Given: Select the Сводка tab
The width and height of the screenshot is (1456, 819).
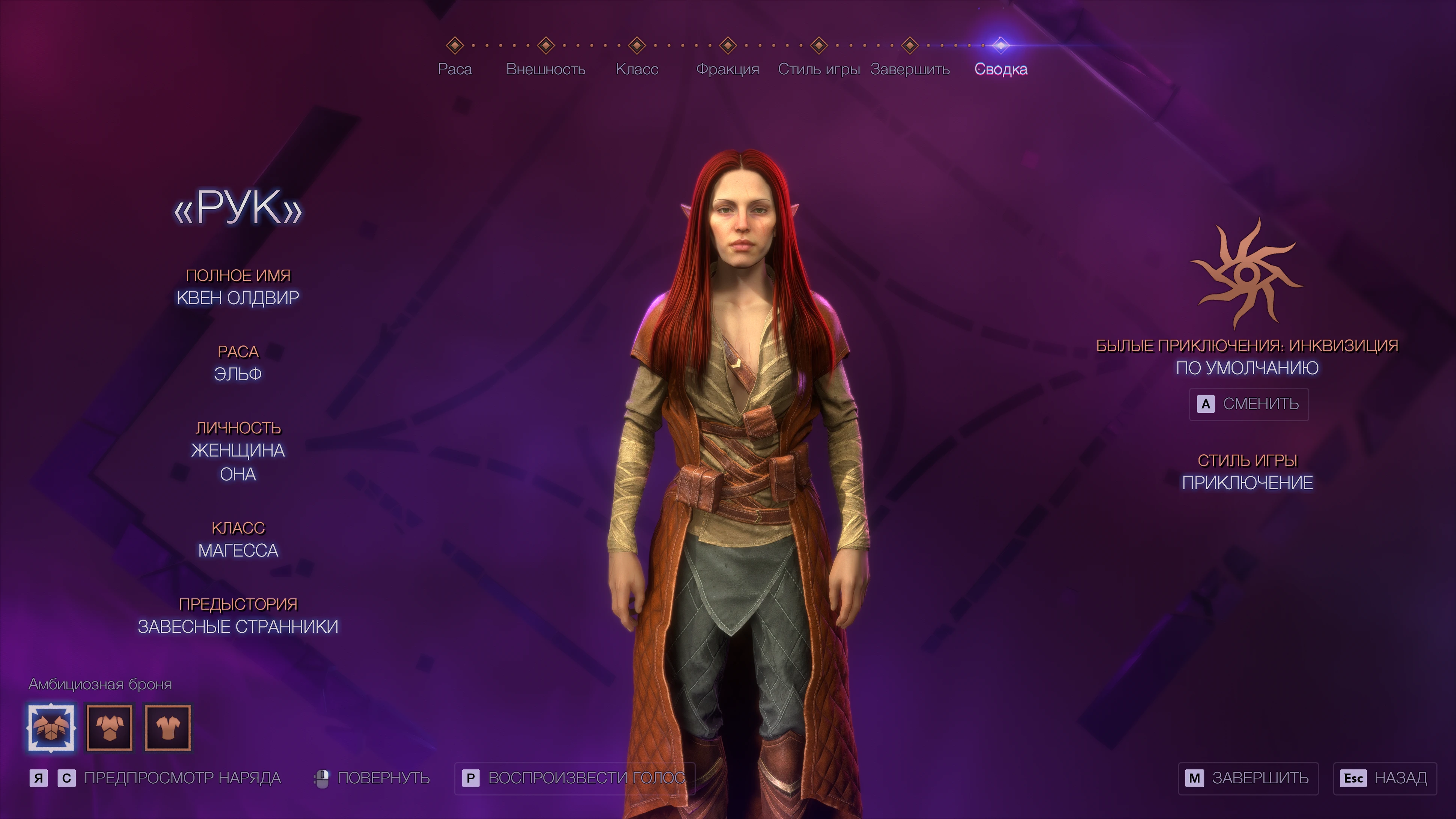Looking at the screenshot, I should 1001,69.
